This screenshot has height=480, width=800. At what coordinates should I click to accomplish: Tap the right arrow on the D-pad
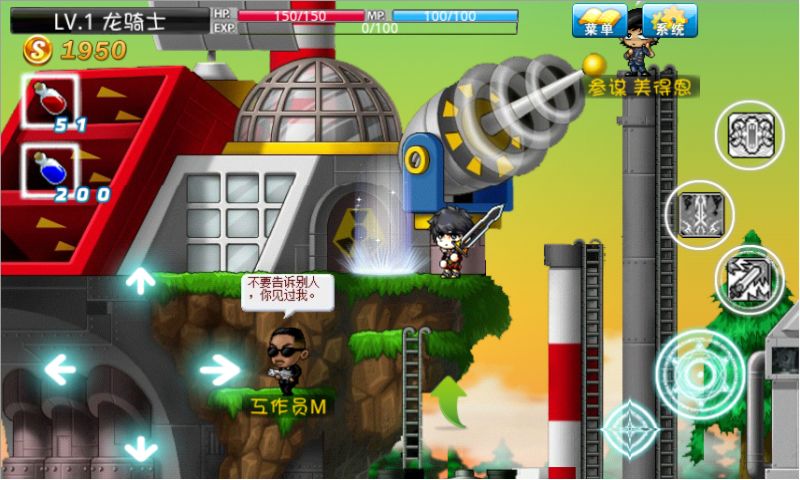coord(218,371)
